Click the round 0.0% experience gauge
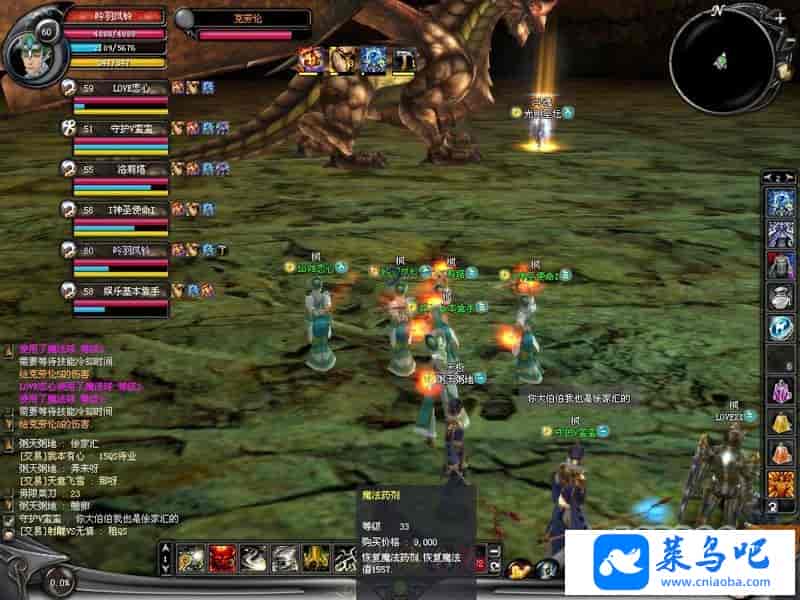 (60, 580)
